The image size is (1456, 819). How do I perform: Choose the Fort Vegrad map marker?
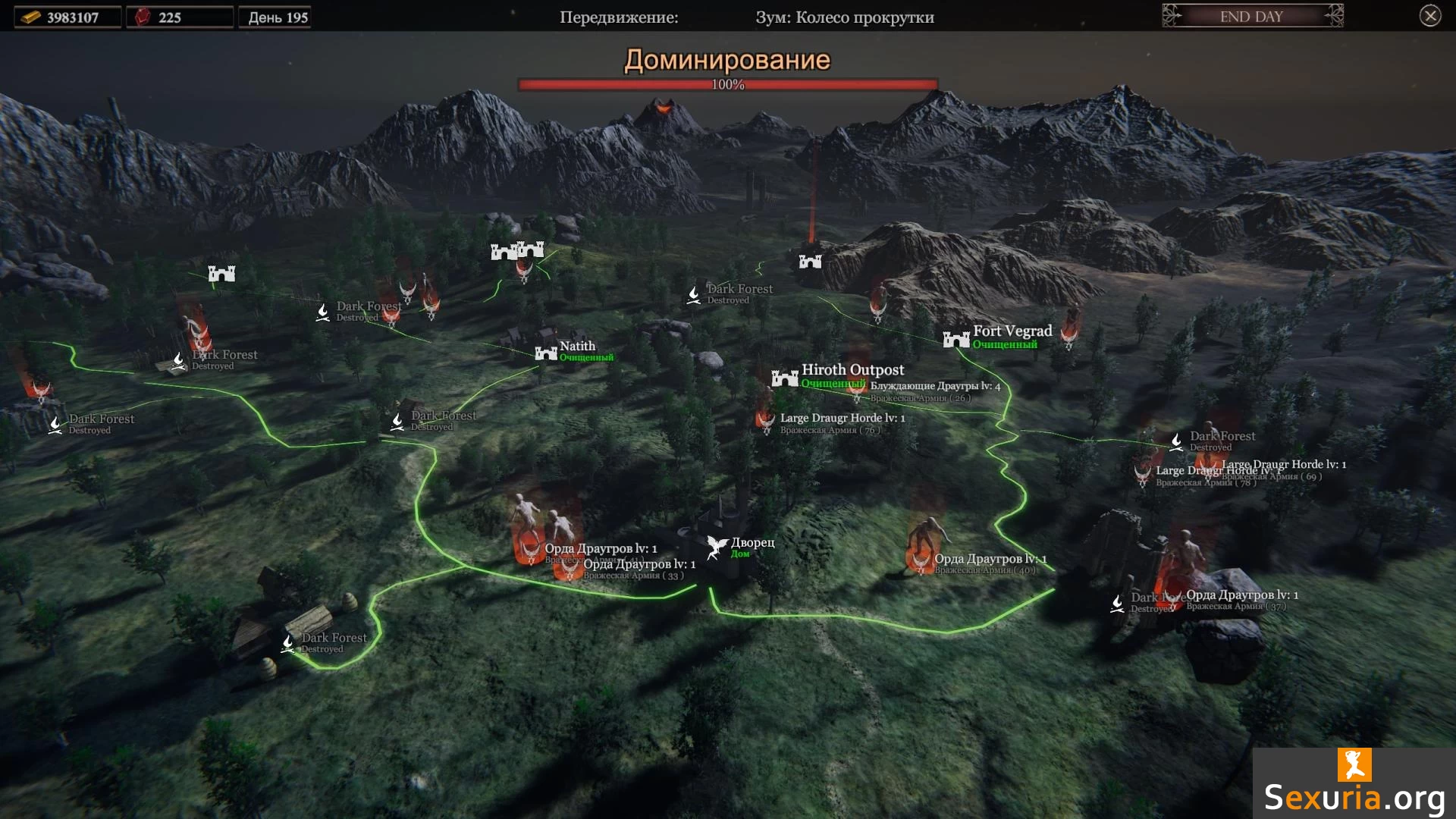pyautogui.click(x=956, y=339)
